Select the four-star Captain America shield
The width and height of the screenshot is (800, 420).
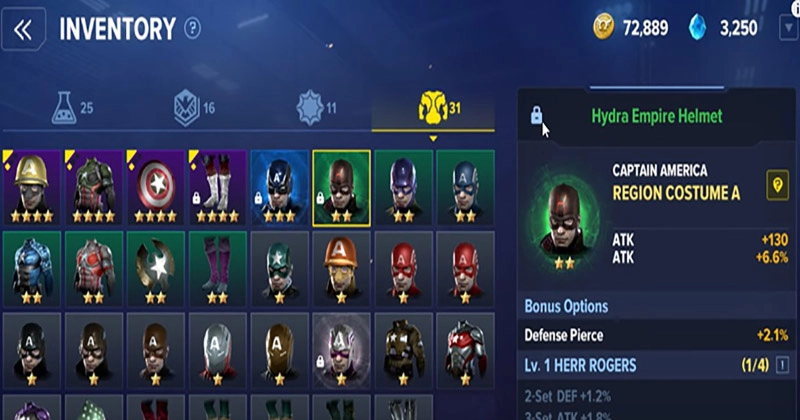coord(156,187)
